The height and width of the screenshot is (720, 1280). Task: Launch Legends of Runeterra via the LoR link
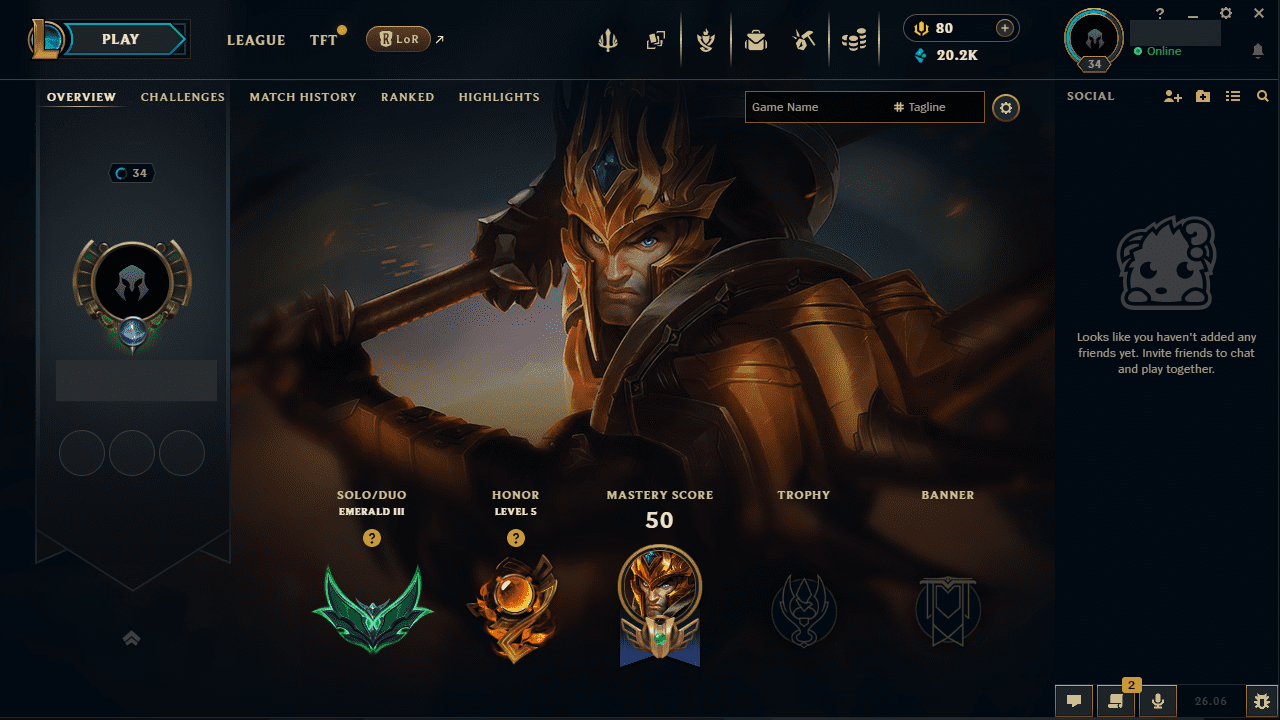(400, 39)
